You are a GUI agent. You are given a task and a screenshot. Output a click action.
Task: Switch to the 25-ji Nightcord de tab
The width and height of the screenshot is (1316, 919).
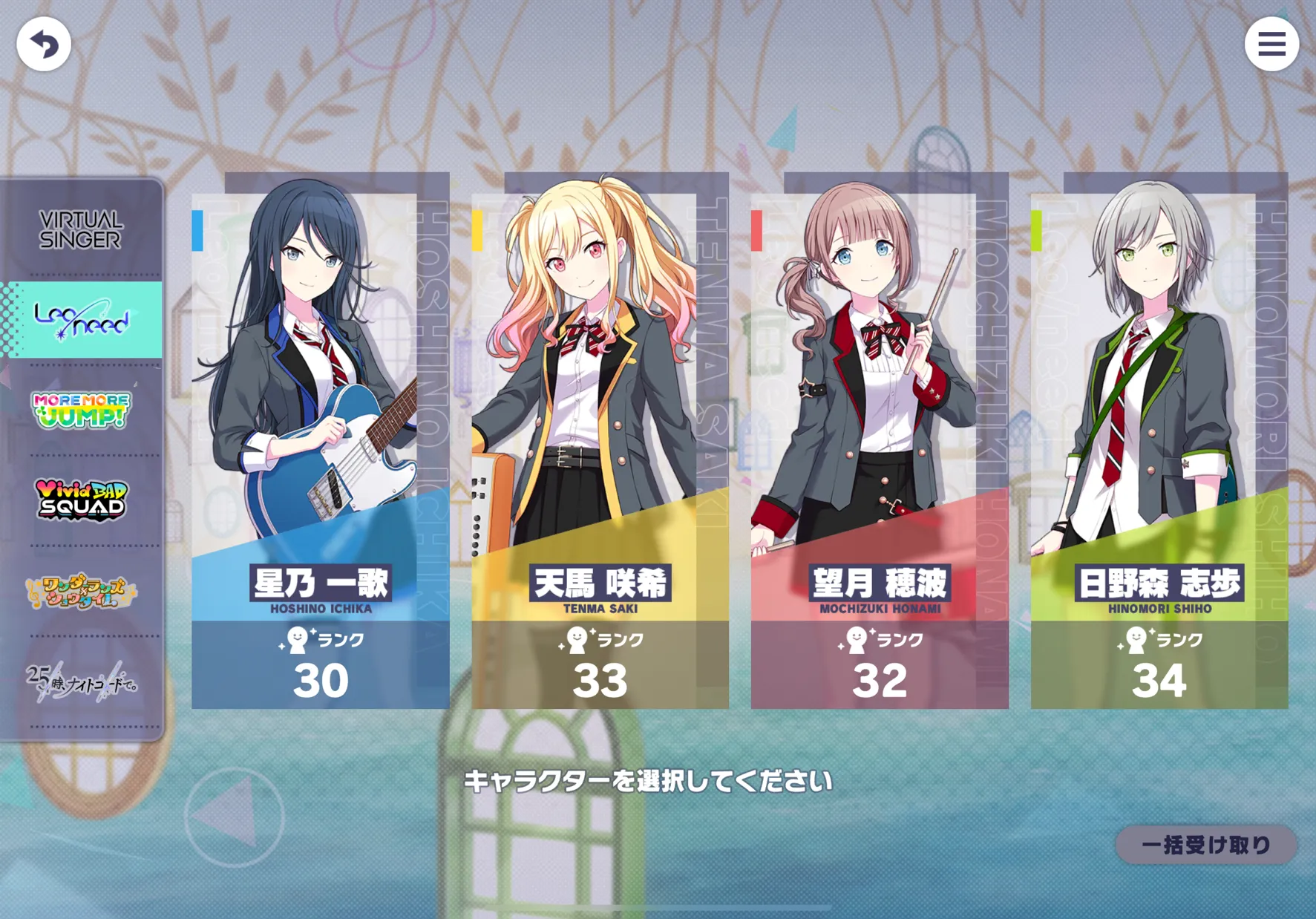(x=82, y=681)
